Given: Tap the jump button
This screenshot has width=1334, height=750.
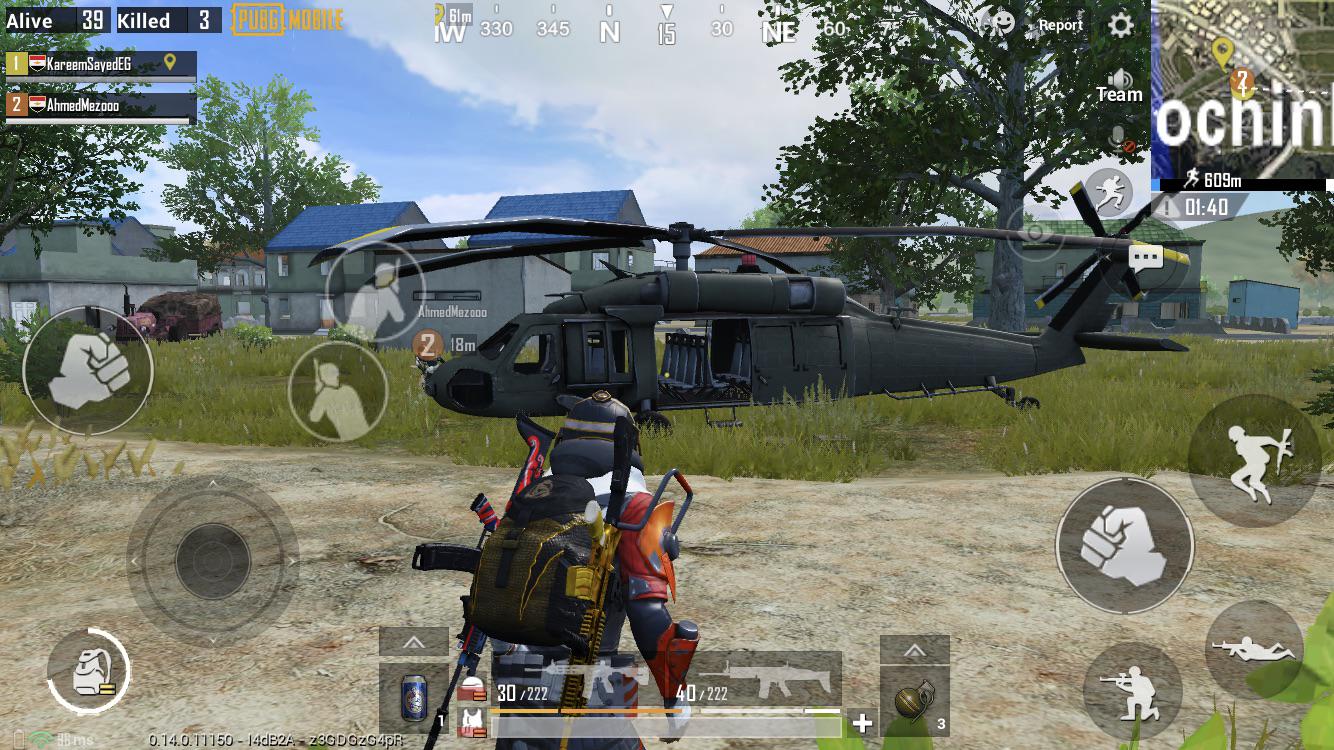Looking at the screenshot, I should pos(1253,461).
